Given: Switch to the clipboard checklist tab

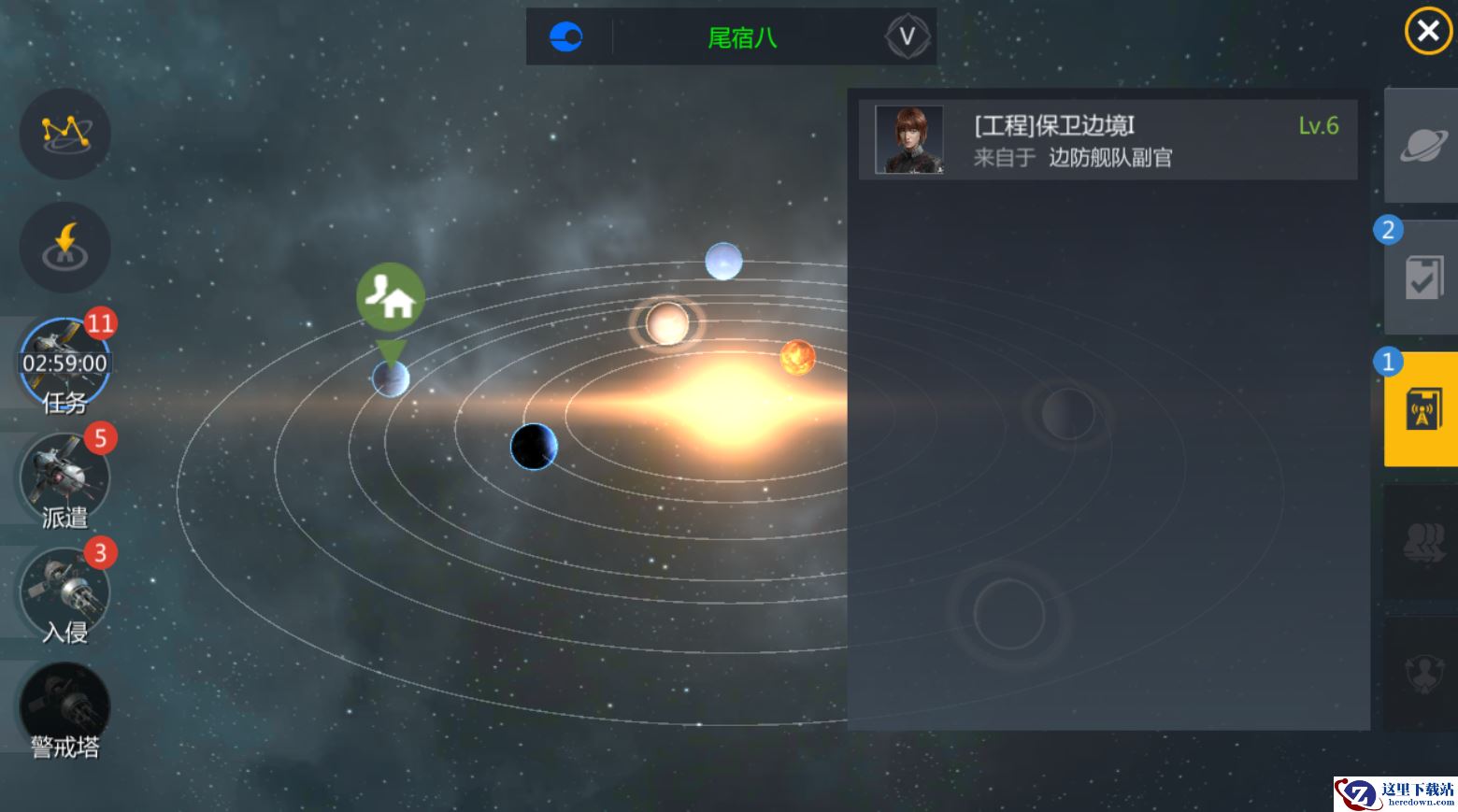Looking at the screenshot, I should 1421,278.
